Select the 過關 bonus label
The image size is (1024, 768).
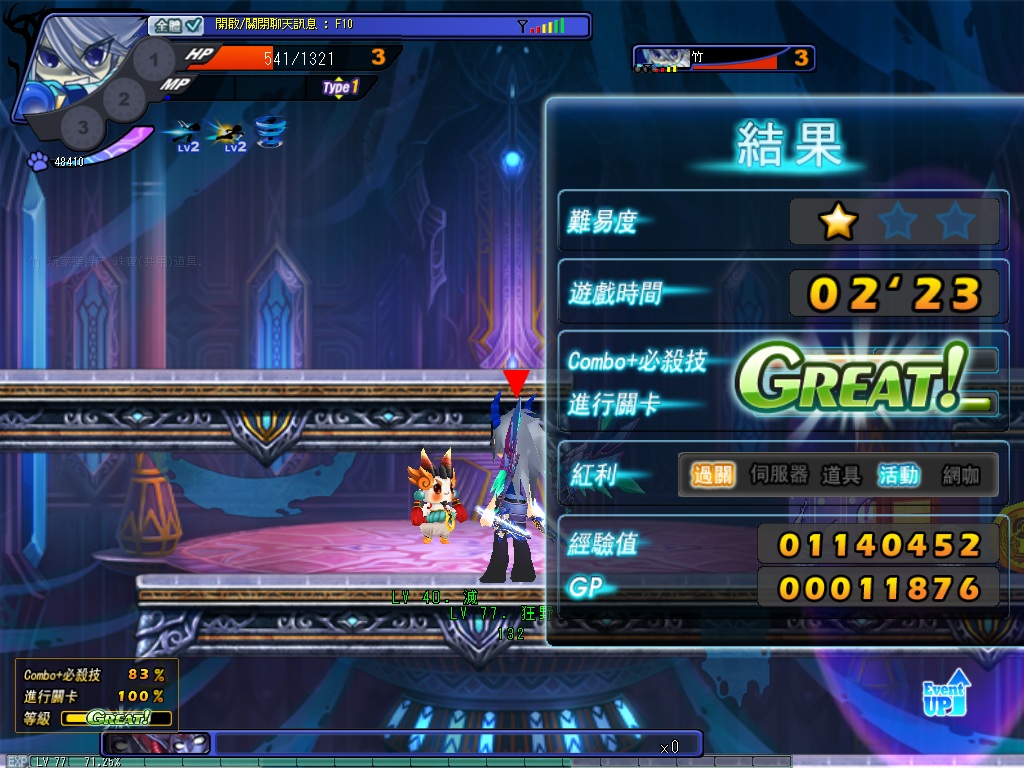[x=712, y=475]
